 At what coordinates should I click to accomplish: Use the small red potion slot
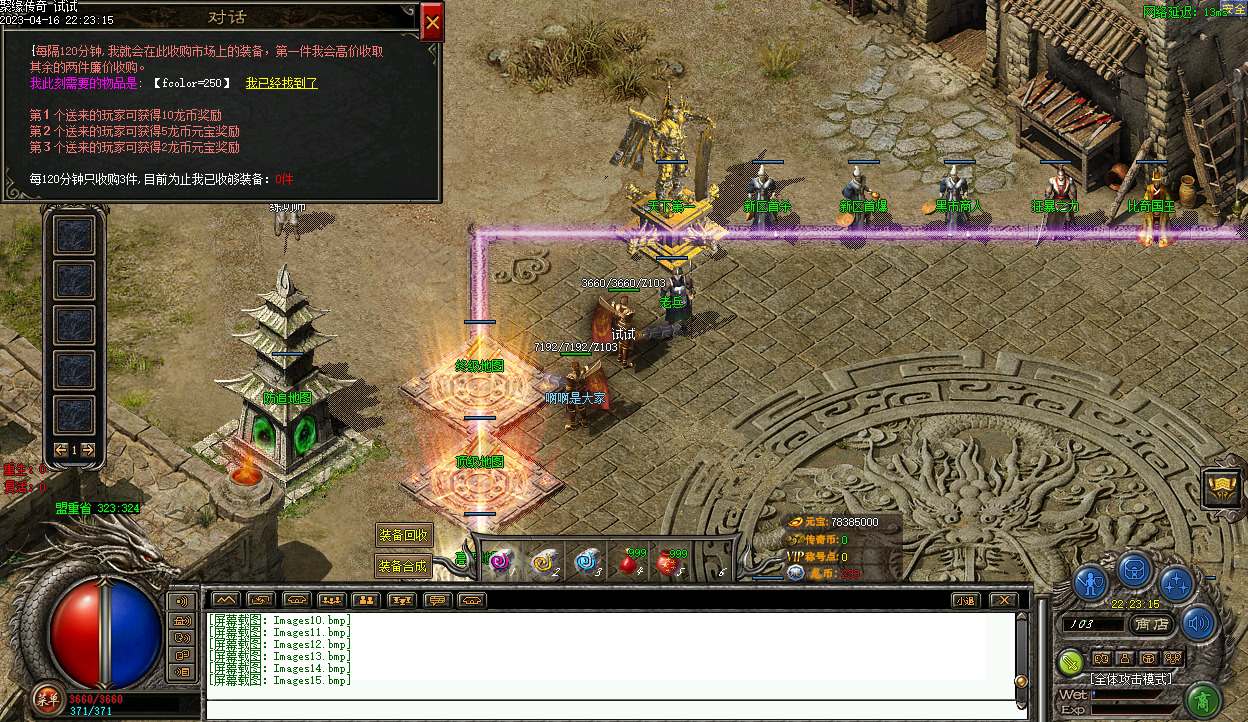[x=629, y=564]
